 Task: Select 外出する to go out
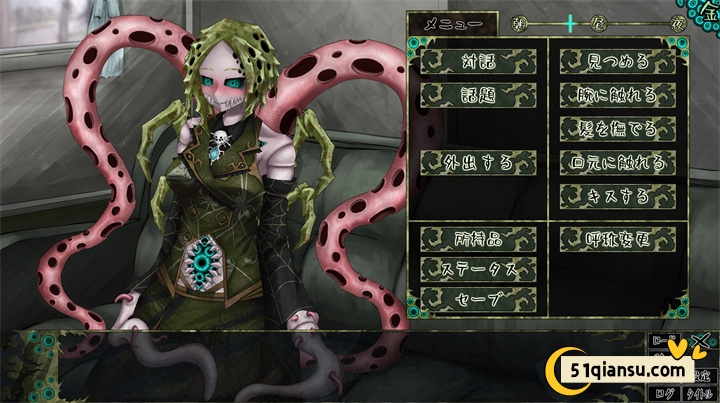click(478, 162)
